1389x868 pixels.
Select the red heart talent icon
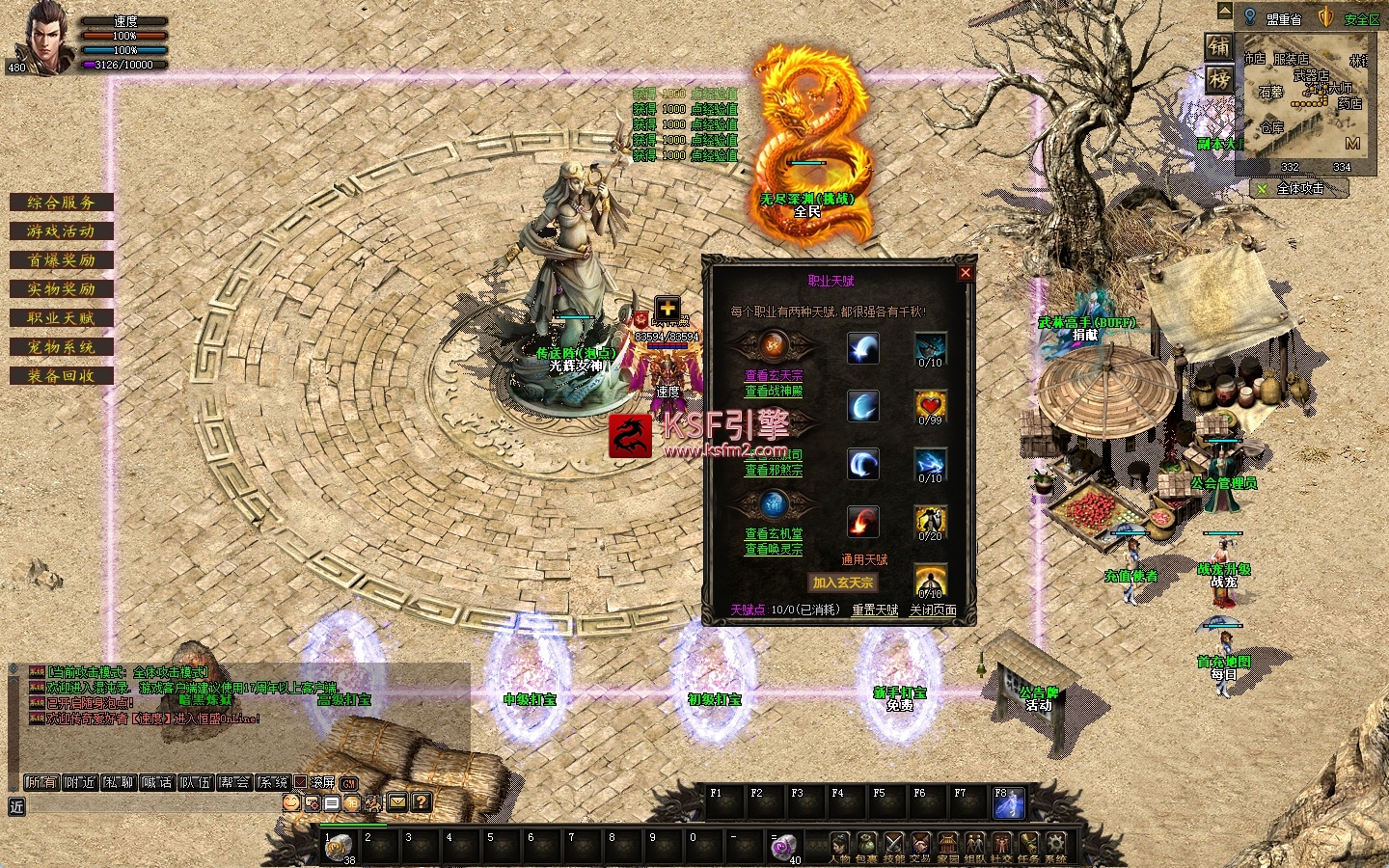930,405
